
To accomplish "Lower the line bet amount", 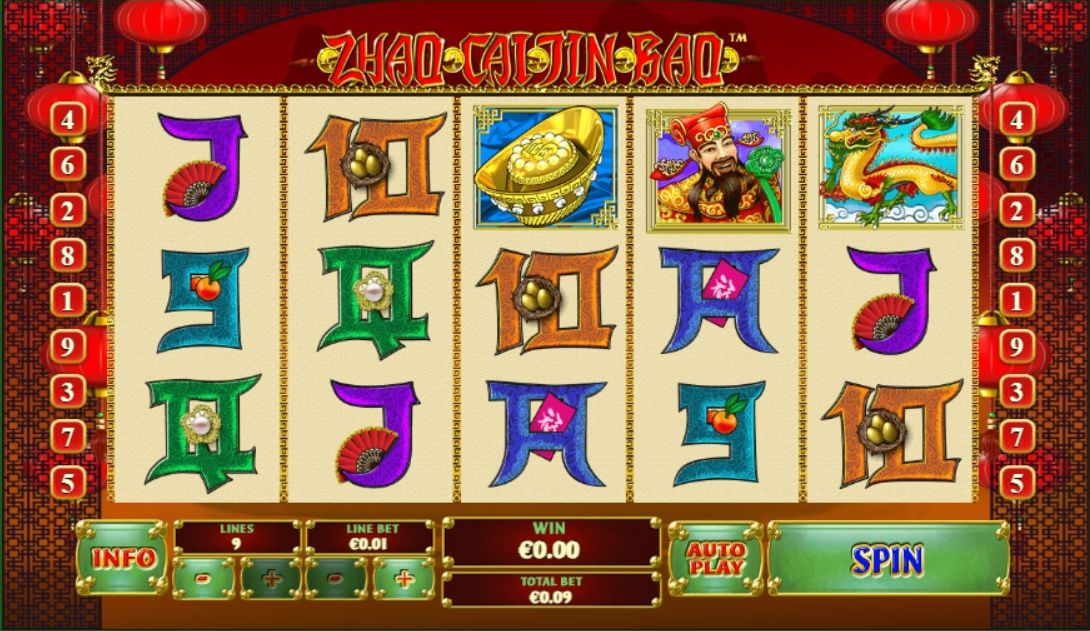I will 338,578.
